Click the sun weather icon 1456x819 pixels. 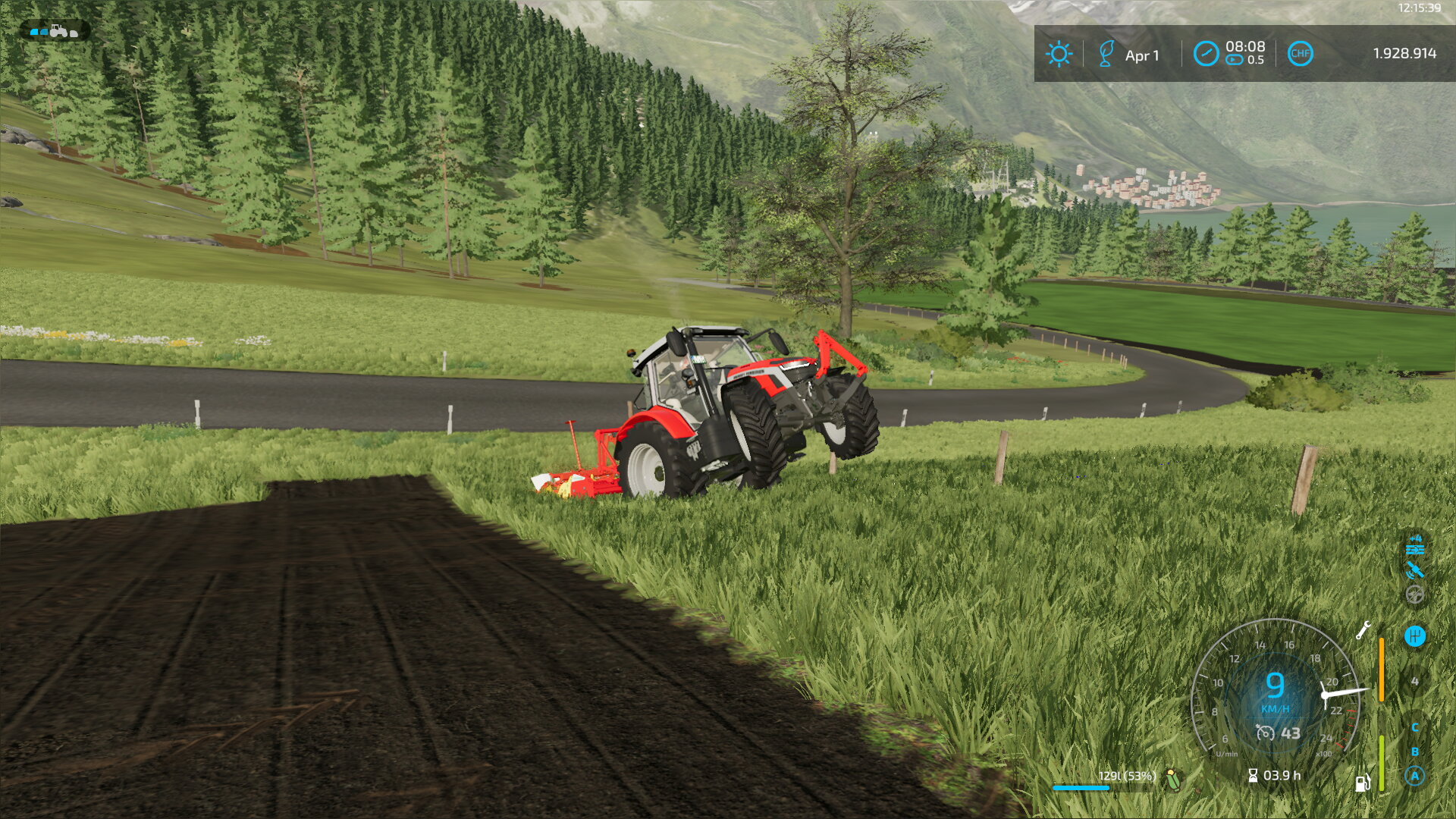(1059, 54)
